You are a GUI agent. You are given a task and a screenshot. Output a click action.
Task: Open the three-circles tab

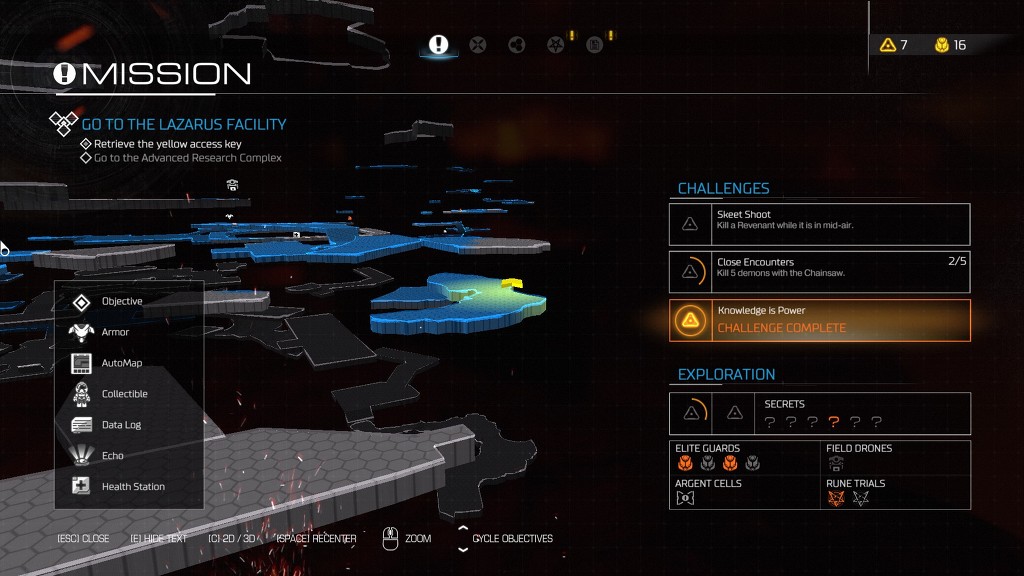click(x=517, y=45)
